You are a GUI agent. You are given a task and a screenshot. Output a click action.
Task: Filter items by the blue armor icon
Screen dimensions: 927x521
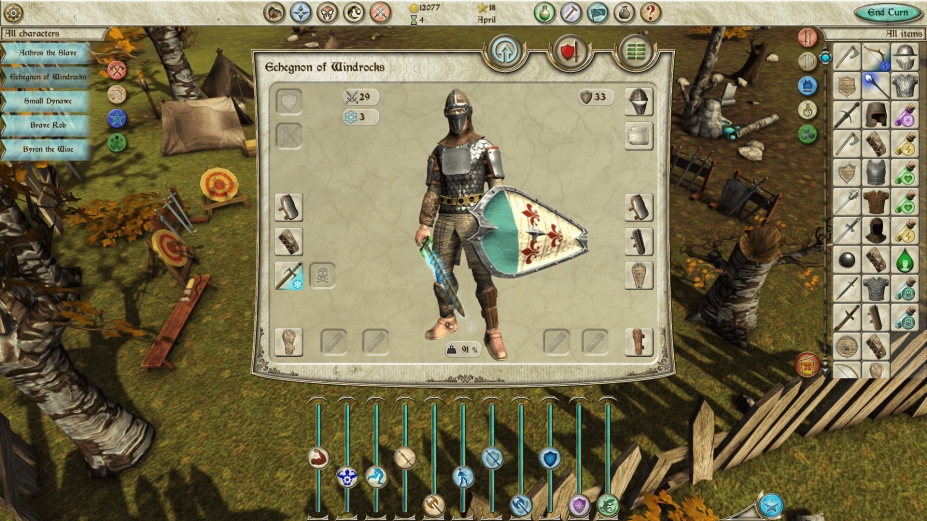pyautogui.click(x=808, y=86)
